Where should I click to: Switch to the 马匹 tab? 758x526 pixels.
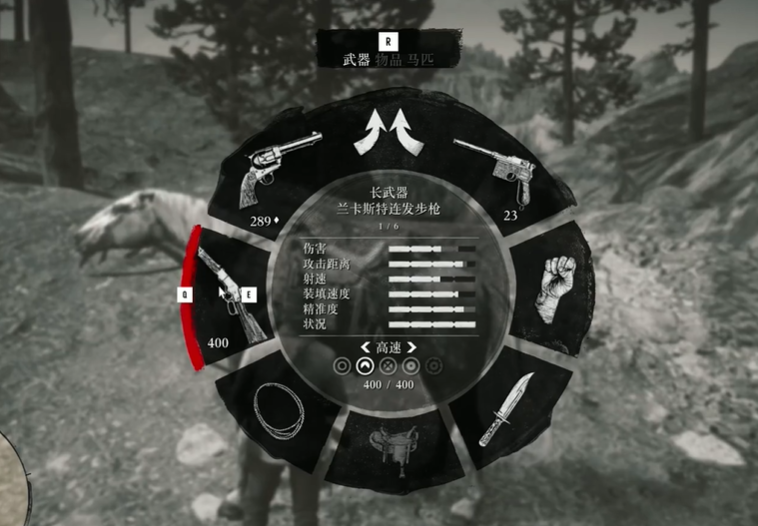(x=421, y=61)
